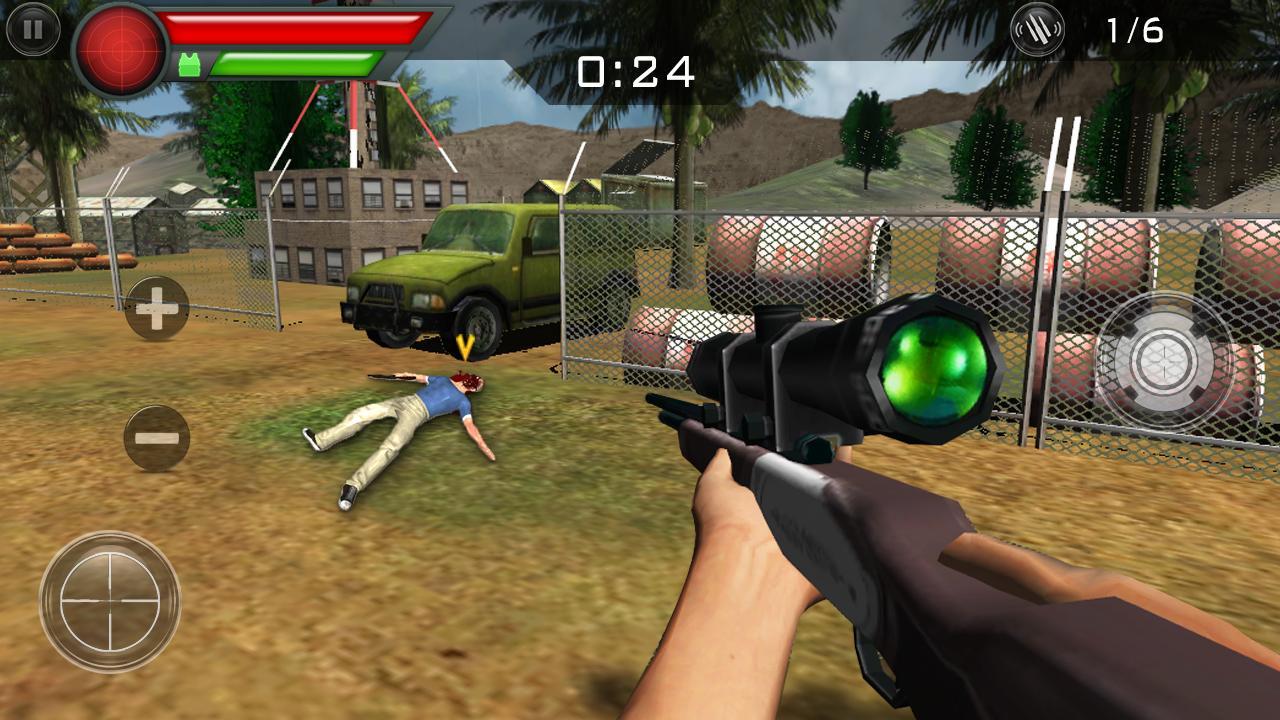Tap the pause button in top-left corner
Viewport: 1280px width, 720px height.
click(x=36, y=30)
